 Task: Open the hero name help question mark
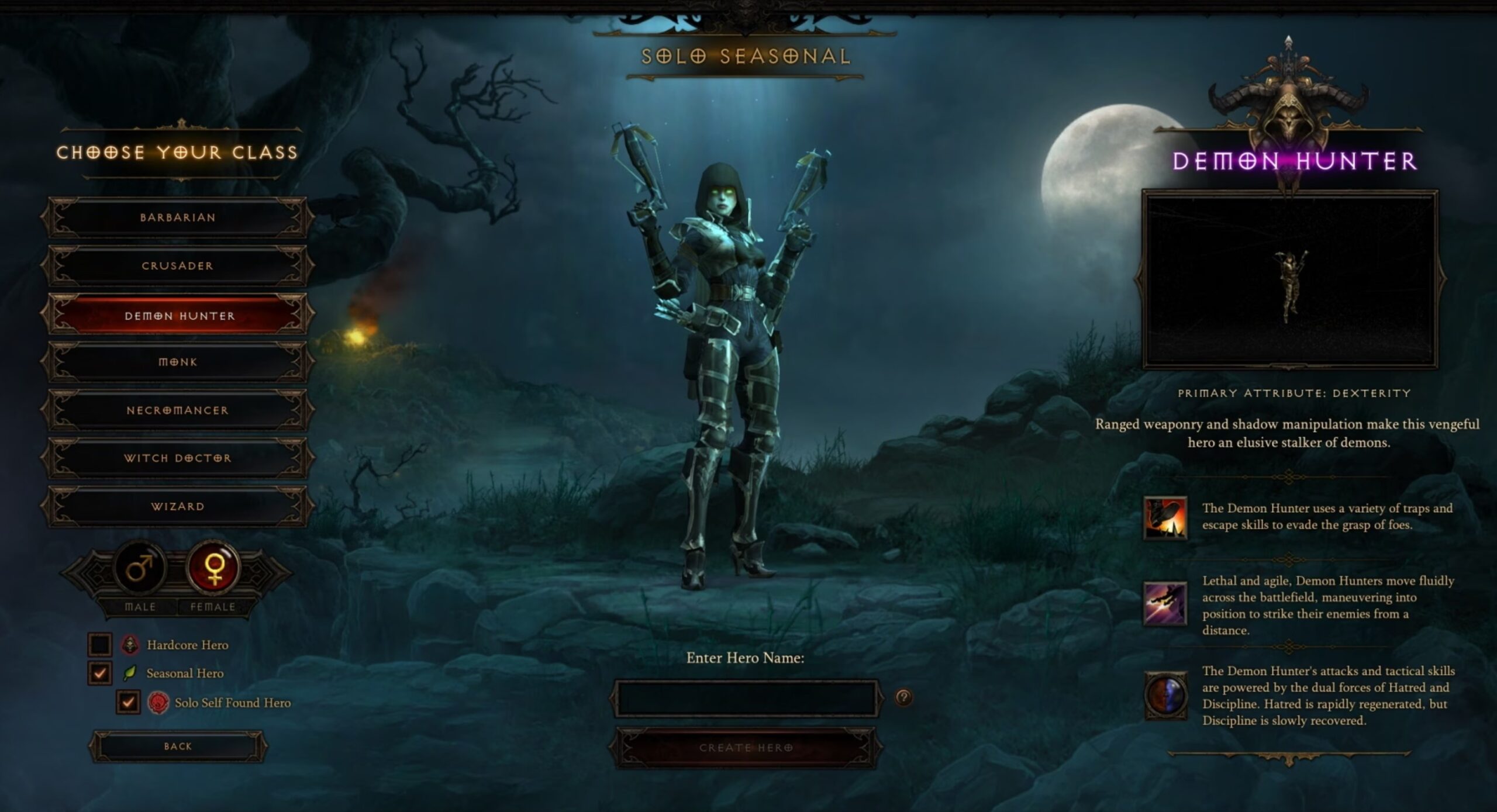click(903, 699)
